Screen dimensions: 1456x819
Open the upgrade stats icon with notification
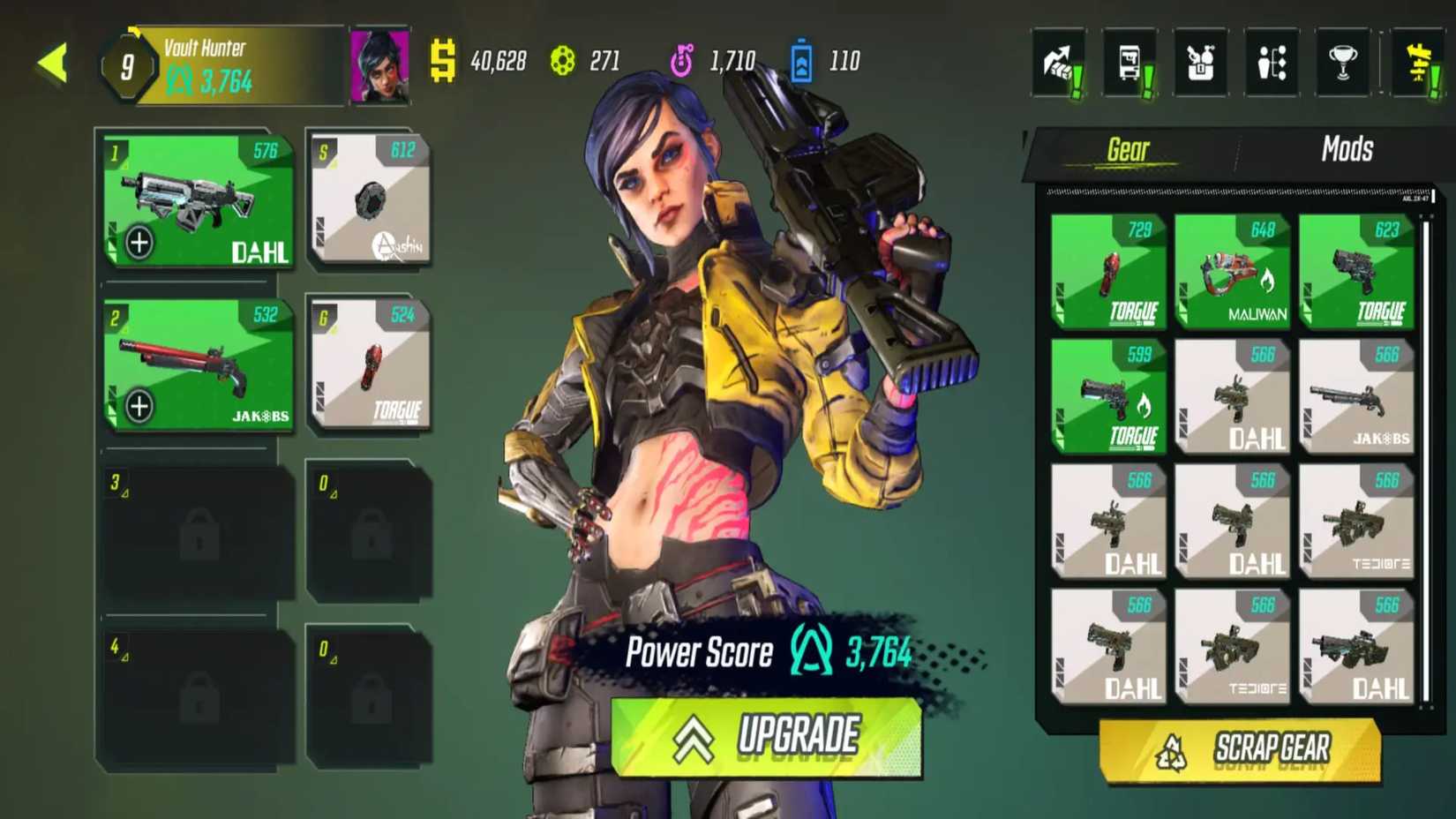tap(1058, 62)
